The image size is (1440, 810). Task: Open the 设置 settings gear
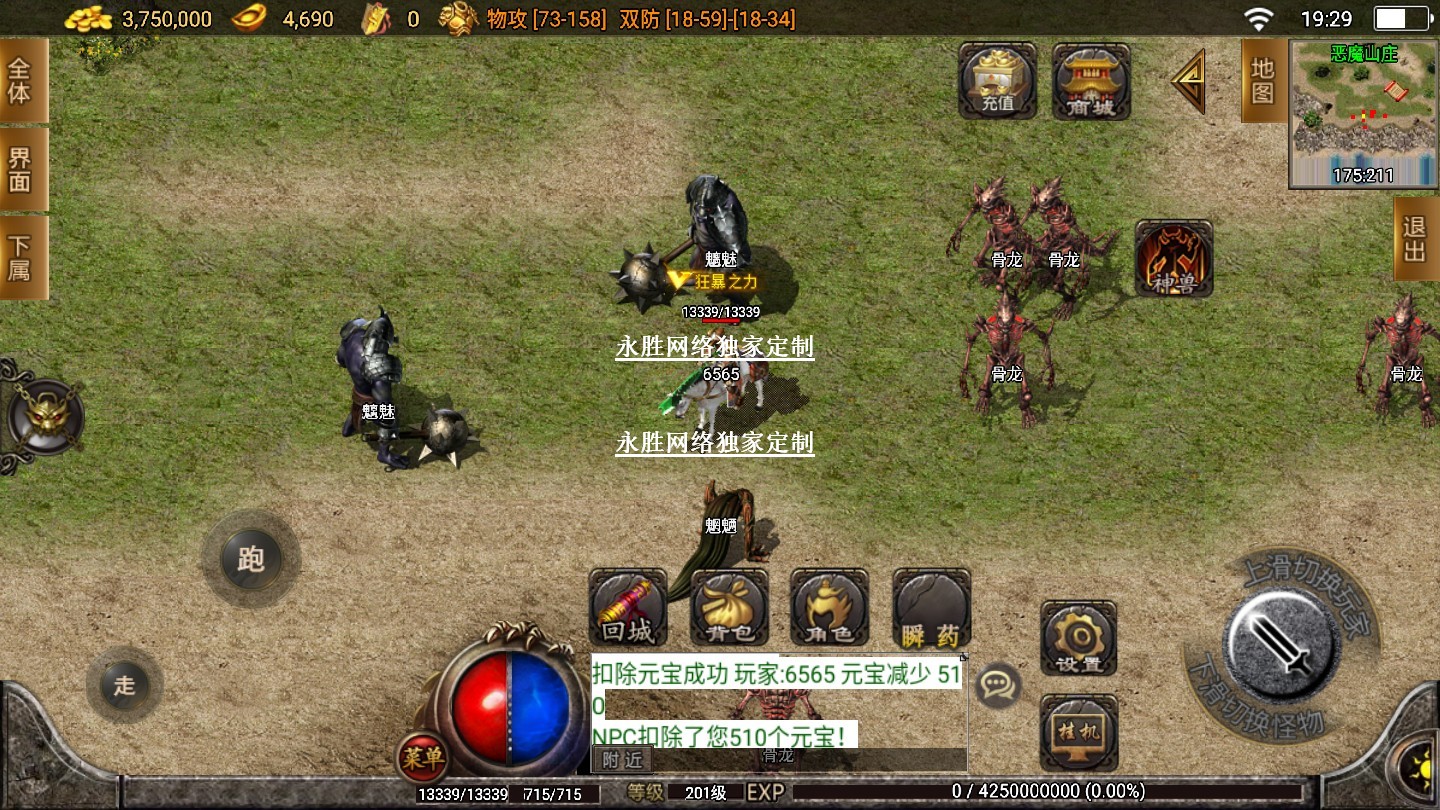[x=1078, y=638]
